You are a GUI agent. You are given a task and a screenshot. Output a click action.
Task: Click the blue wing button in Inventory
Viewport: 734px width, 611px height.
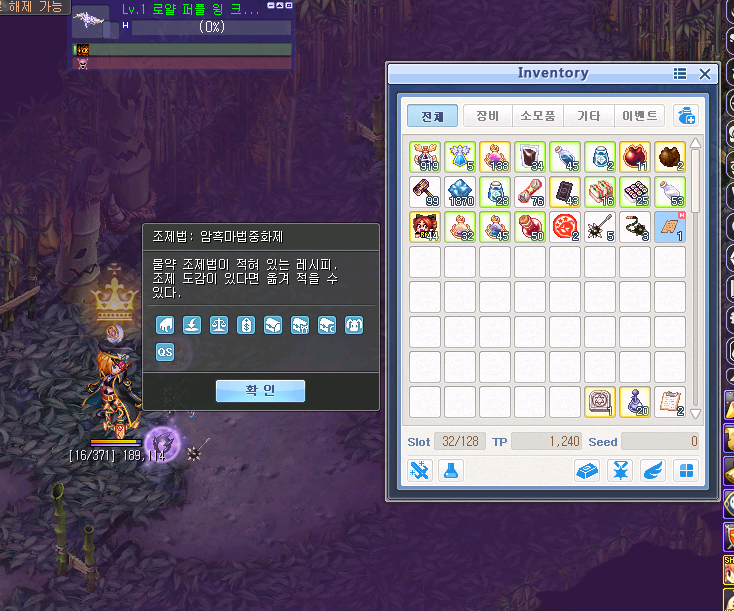coord(652,470)
